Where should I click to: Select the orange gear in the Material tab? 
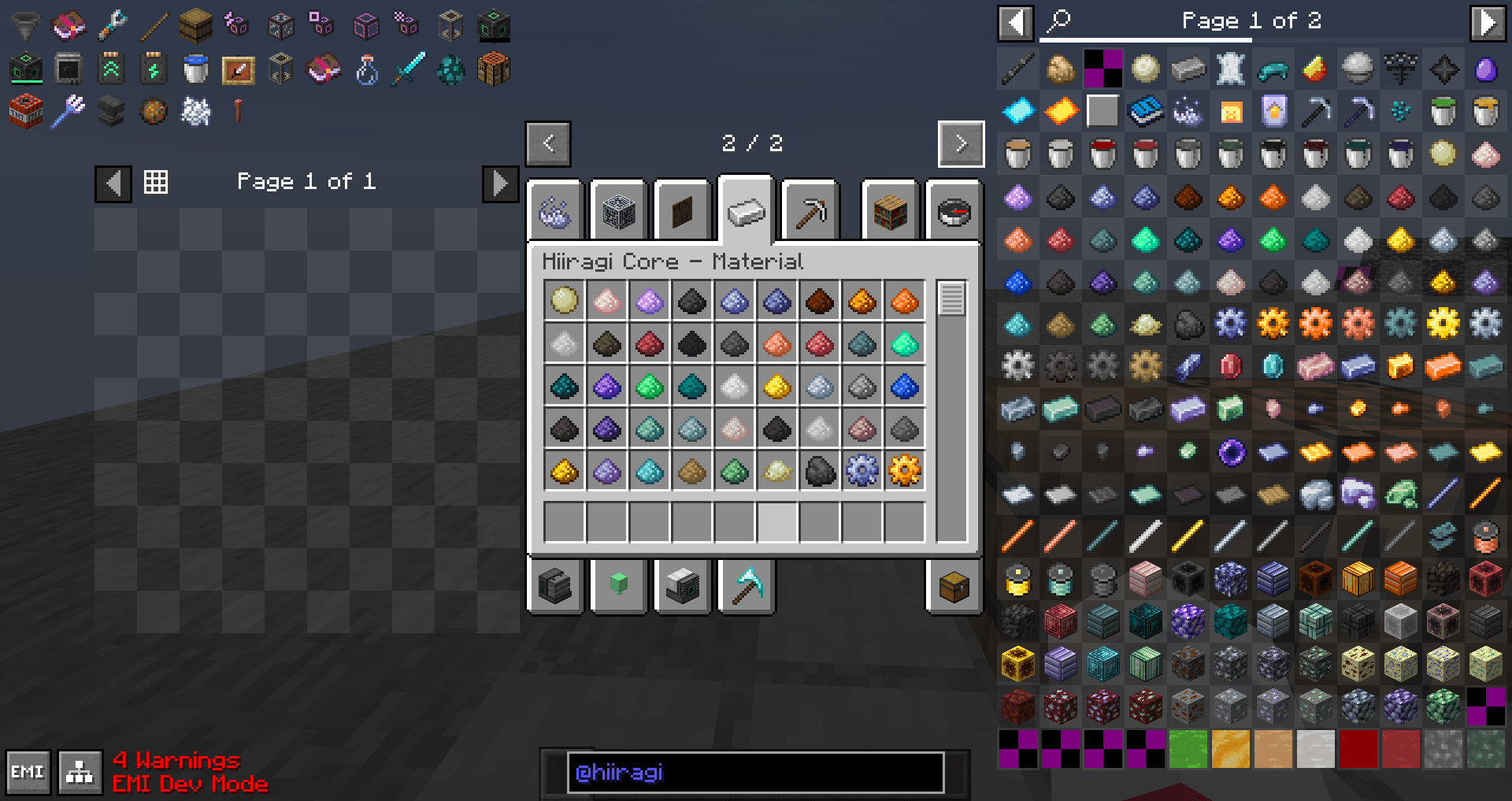coord(903,471)
